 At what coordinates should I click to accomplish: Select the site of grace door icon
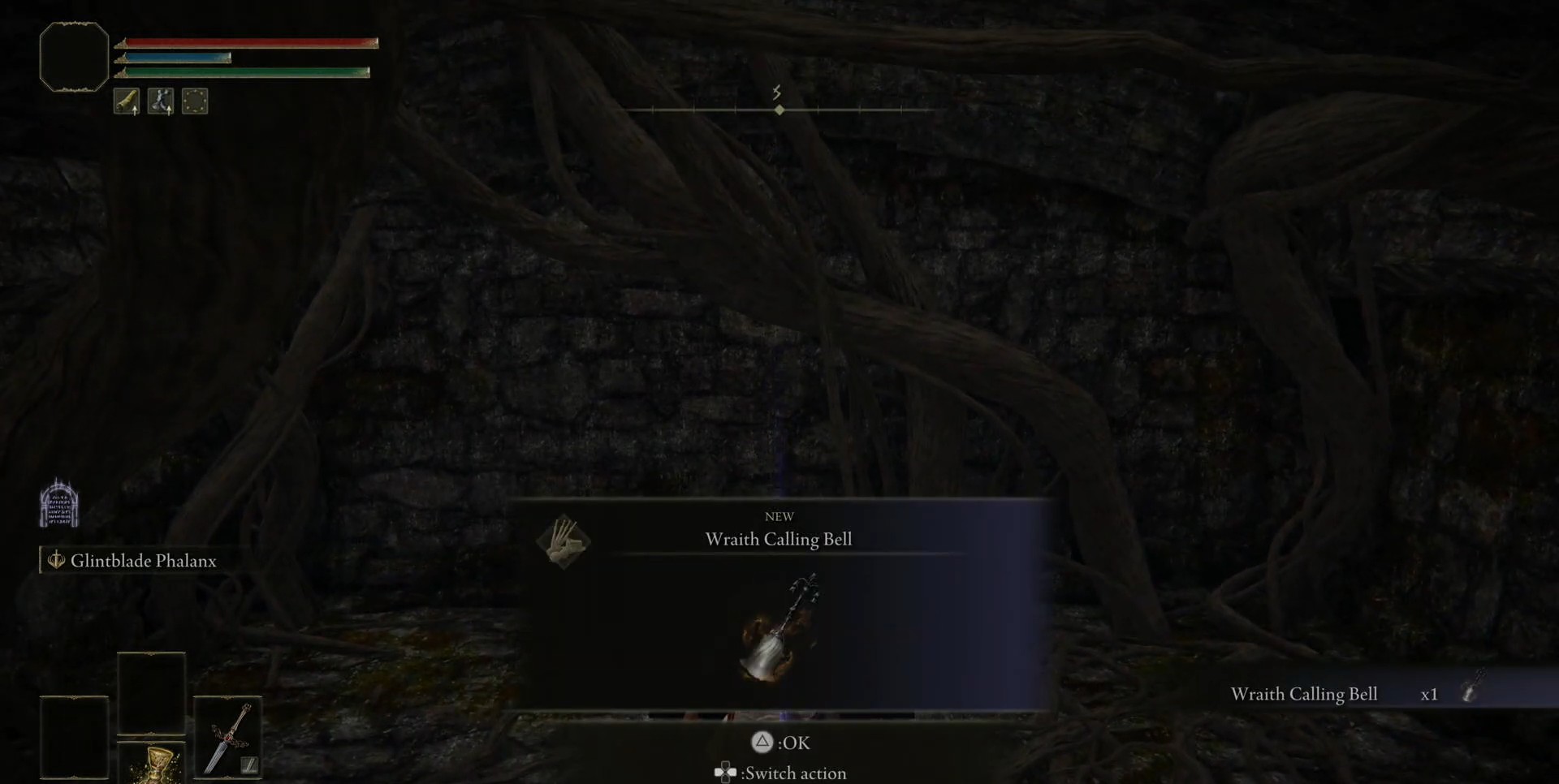[58, 502]
